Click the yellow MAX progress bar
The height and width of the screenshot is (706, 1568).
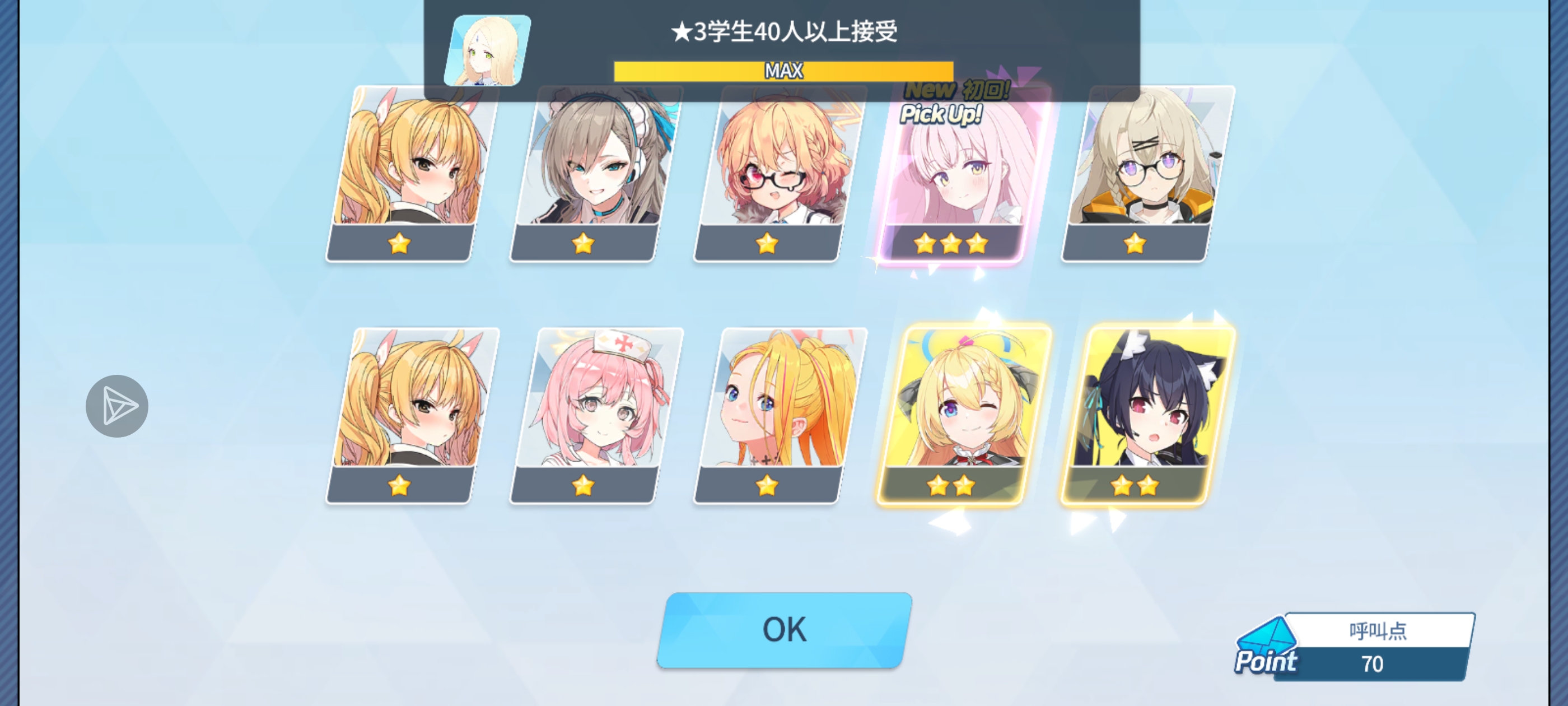784,71
